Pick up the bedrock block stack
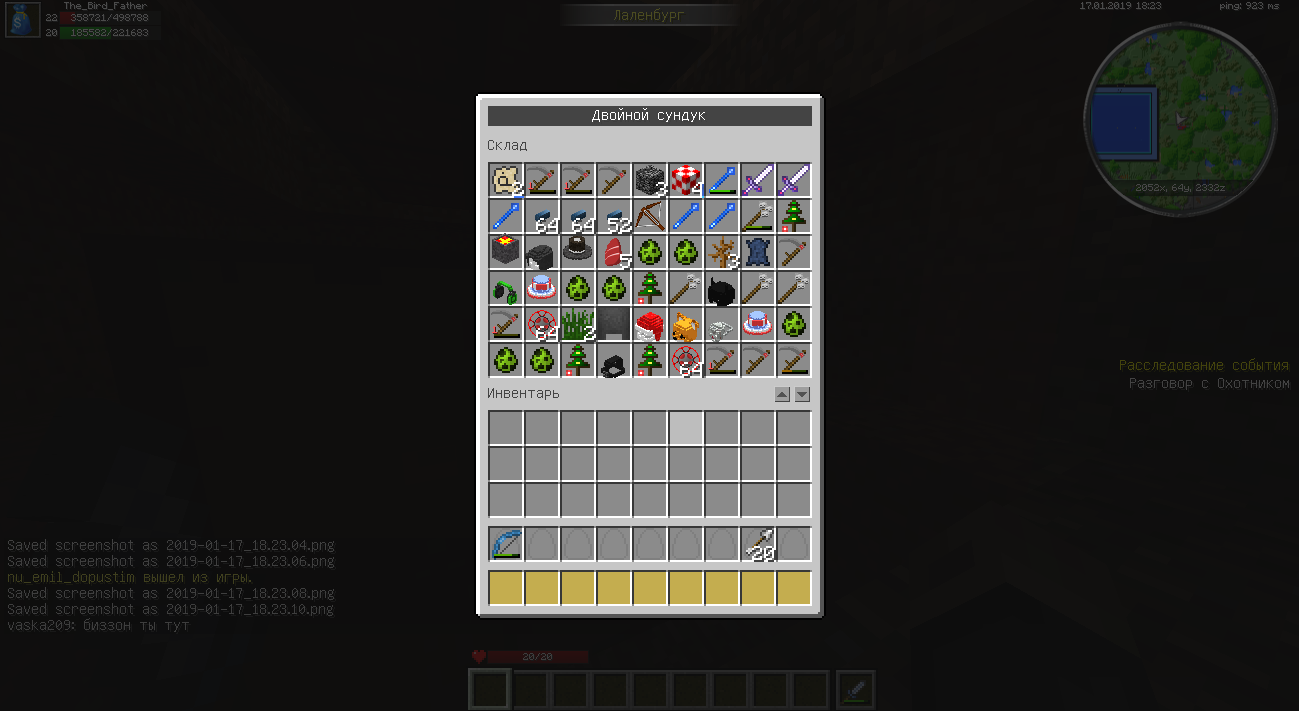Screen dimensions: 1299x711 click(x=650, y=181)
